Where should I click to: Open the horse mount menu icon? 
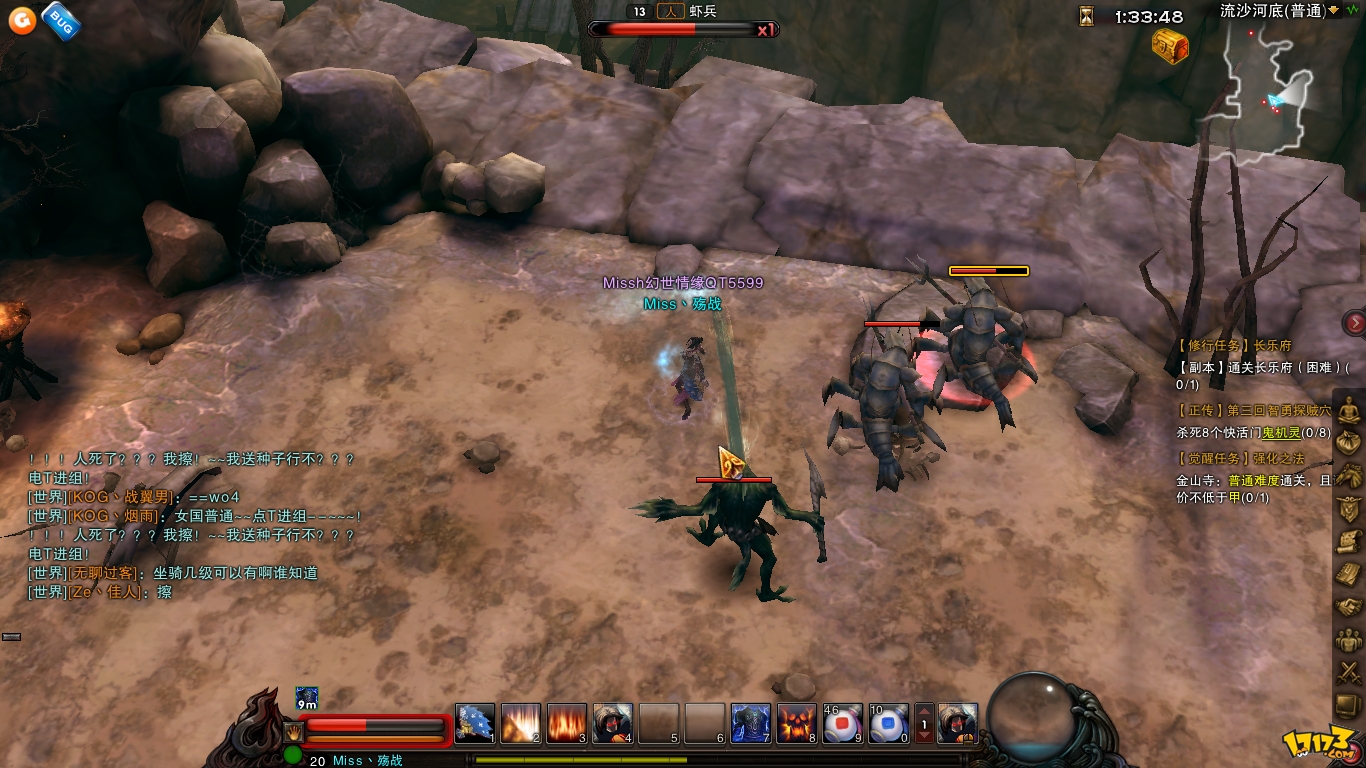click(1350, 475)
